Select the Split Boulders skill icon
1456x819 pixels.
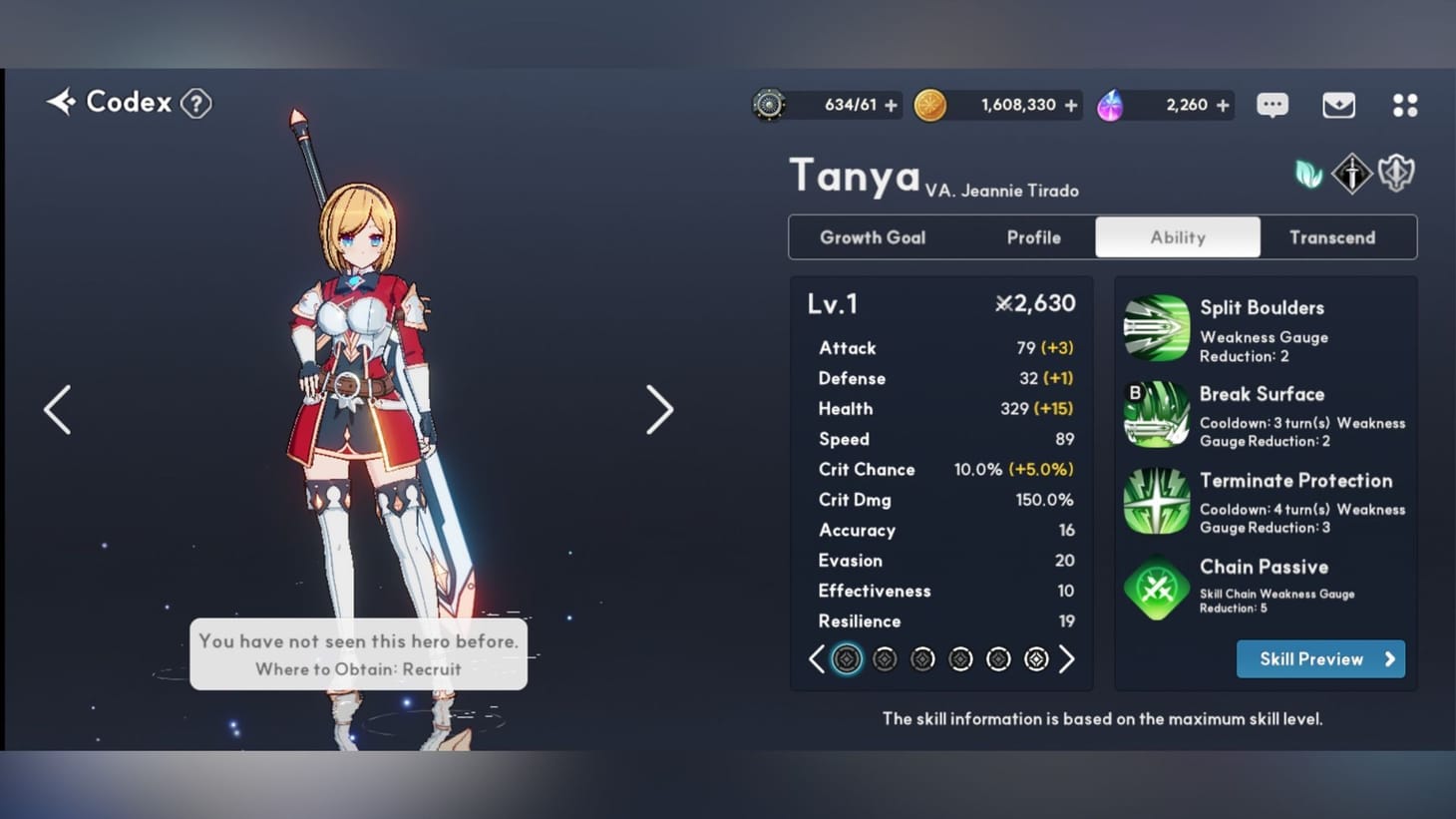[1155, 326]
